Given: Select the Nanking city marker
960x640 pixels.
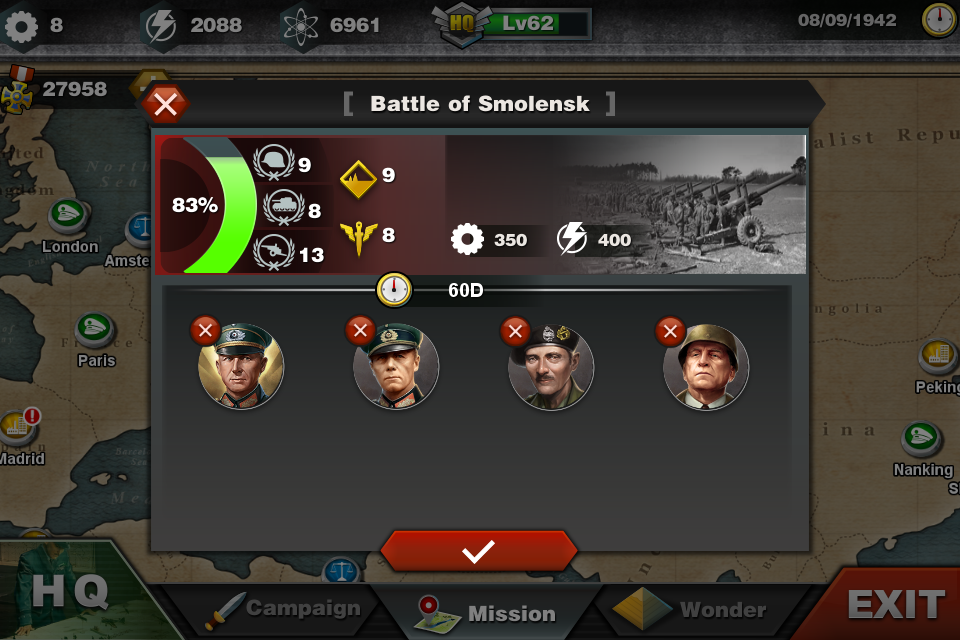Looking at the screenshot, I should pos(920,438).
